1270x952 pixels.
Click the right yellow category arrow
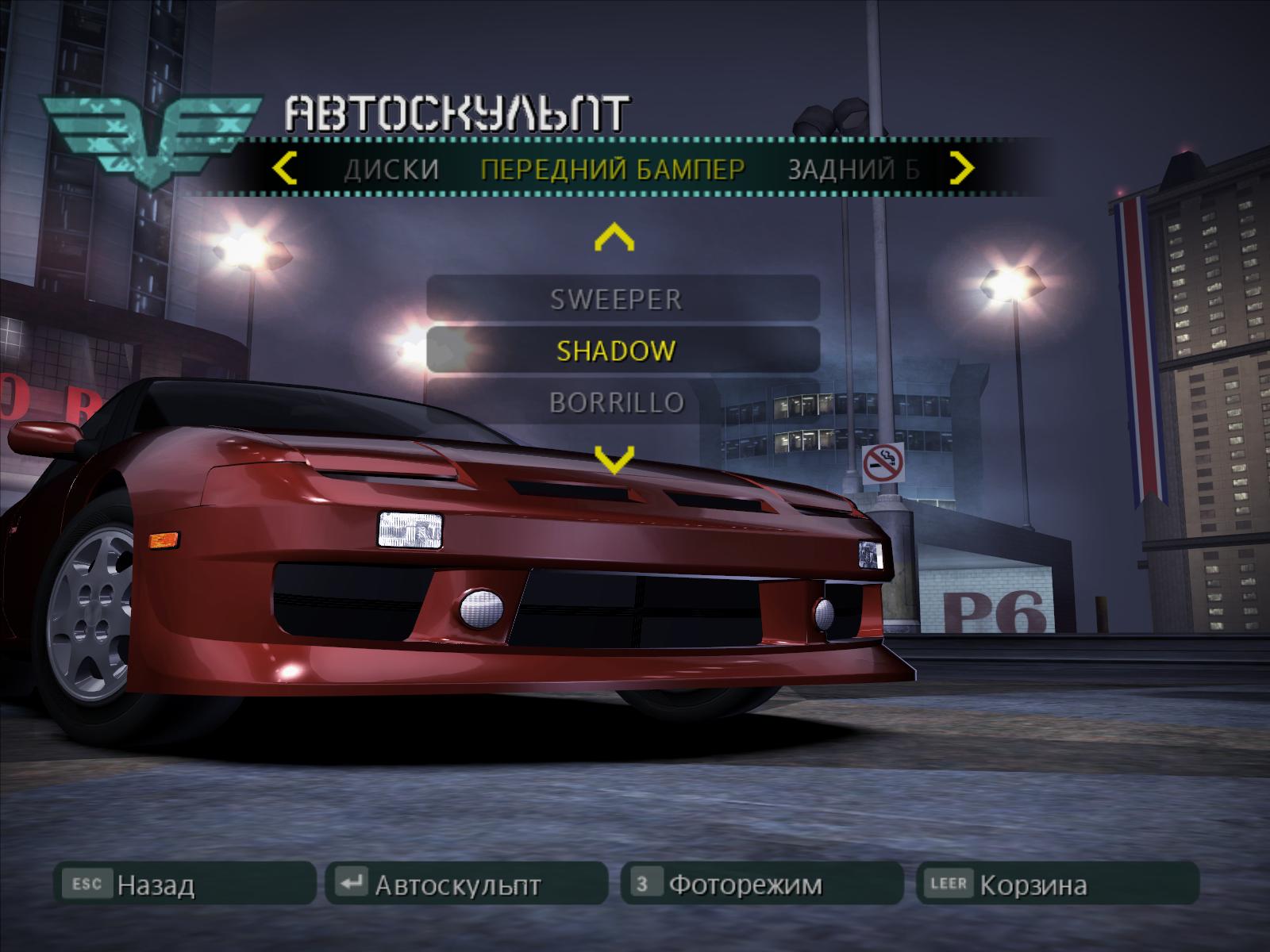[x=962, y=168]
